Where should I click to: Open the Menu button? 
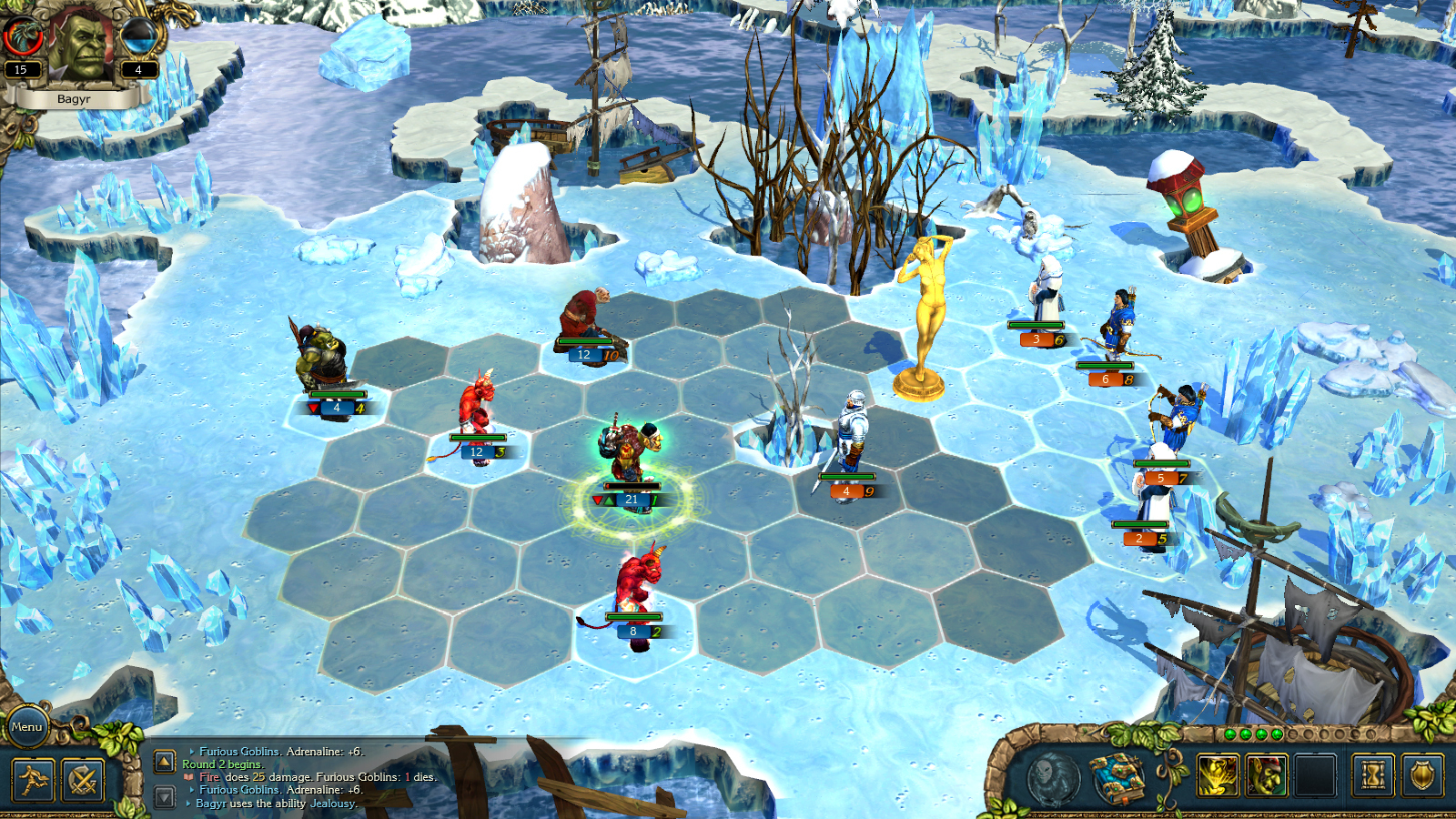coord(27,727)
